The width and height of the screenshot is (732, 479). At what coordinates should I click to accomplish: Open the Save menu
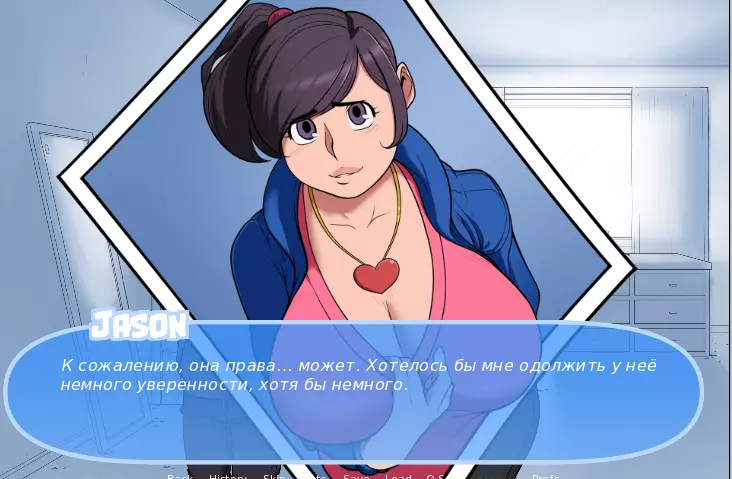click(356, 477)
